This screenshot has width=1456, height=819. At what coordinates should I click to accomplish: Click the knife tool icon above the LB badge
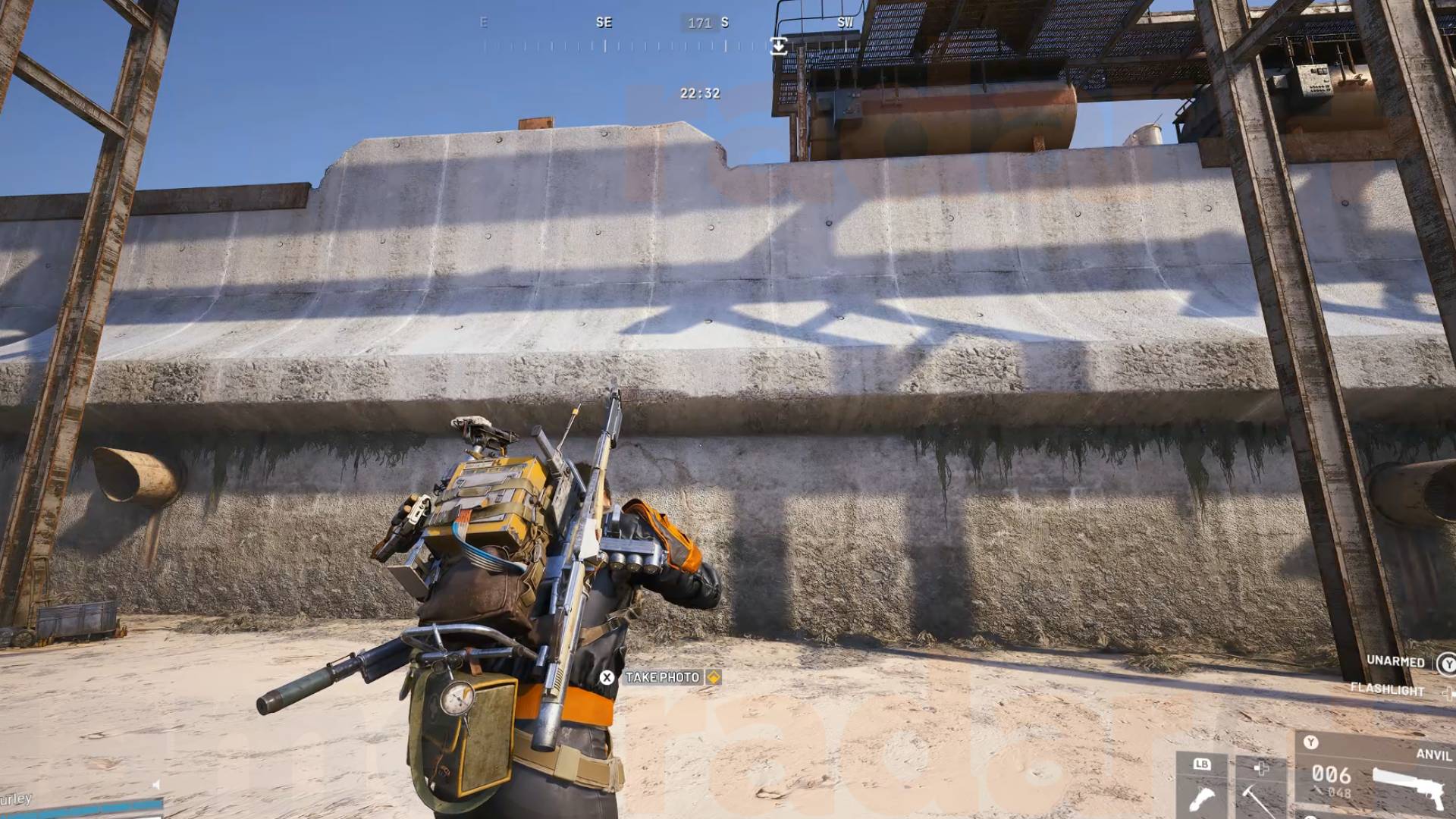1202,799
